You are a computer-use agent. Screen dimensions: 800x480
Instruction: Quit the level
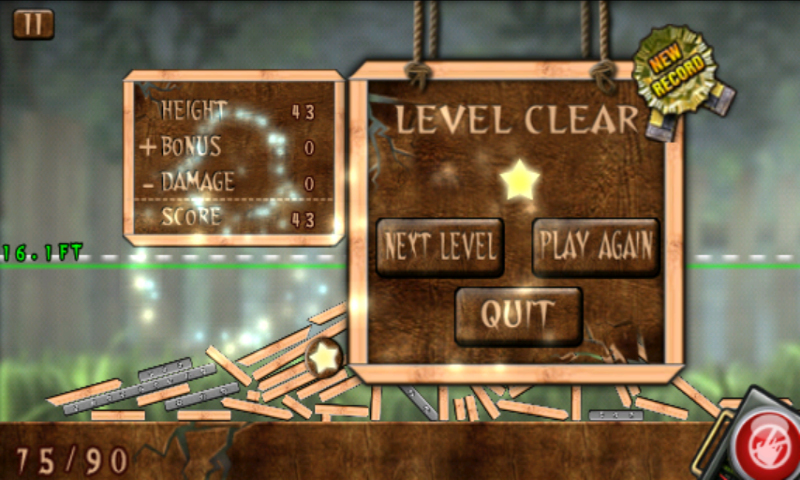point(517,315)
